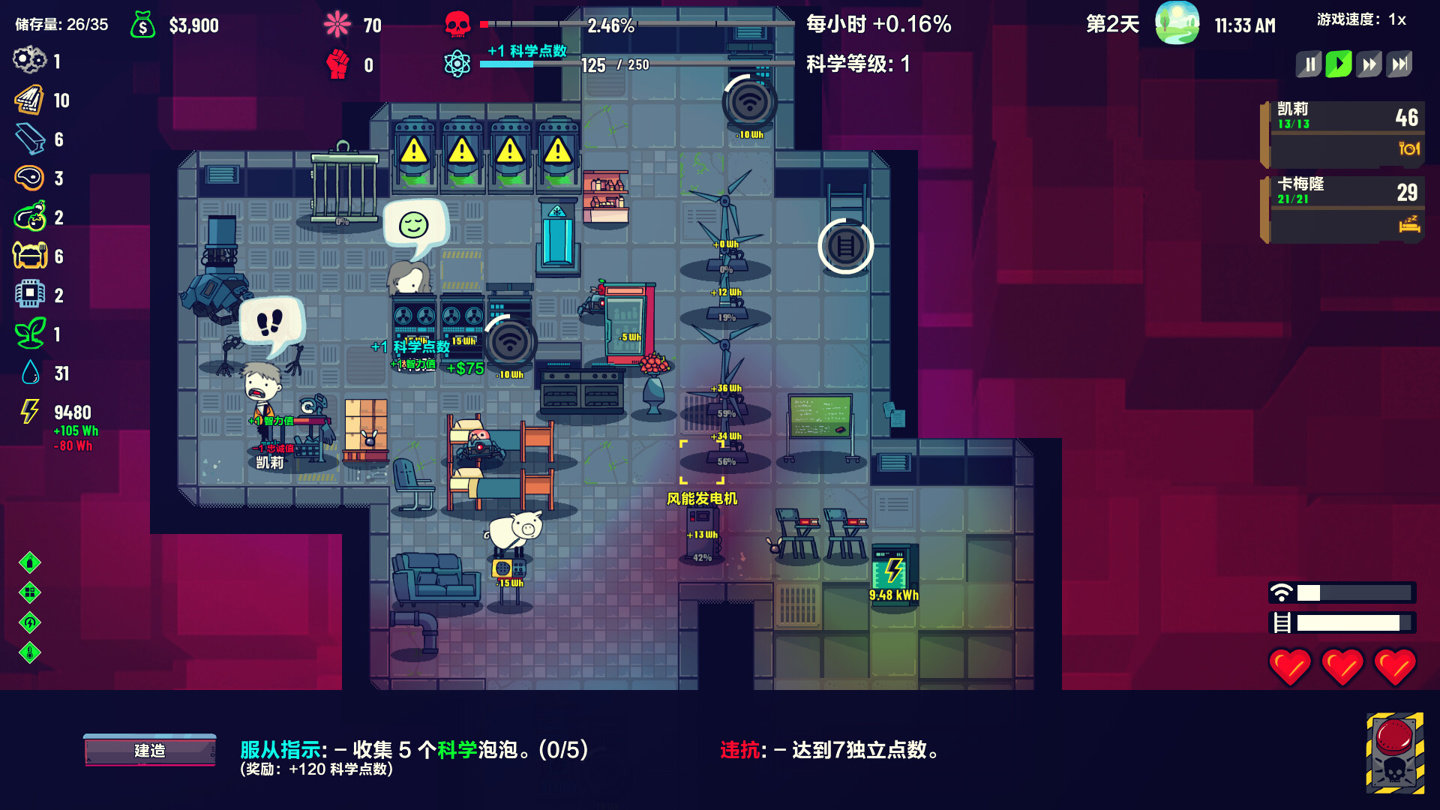Toggle the thermometer temperature overlay diamond
Viewport: 1440px width, 810px height.
(30, 652)
